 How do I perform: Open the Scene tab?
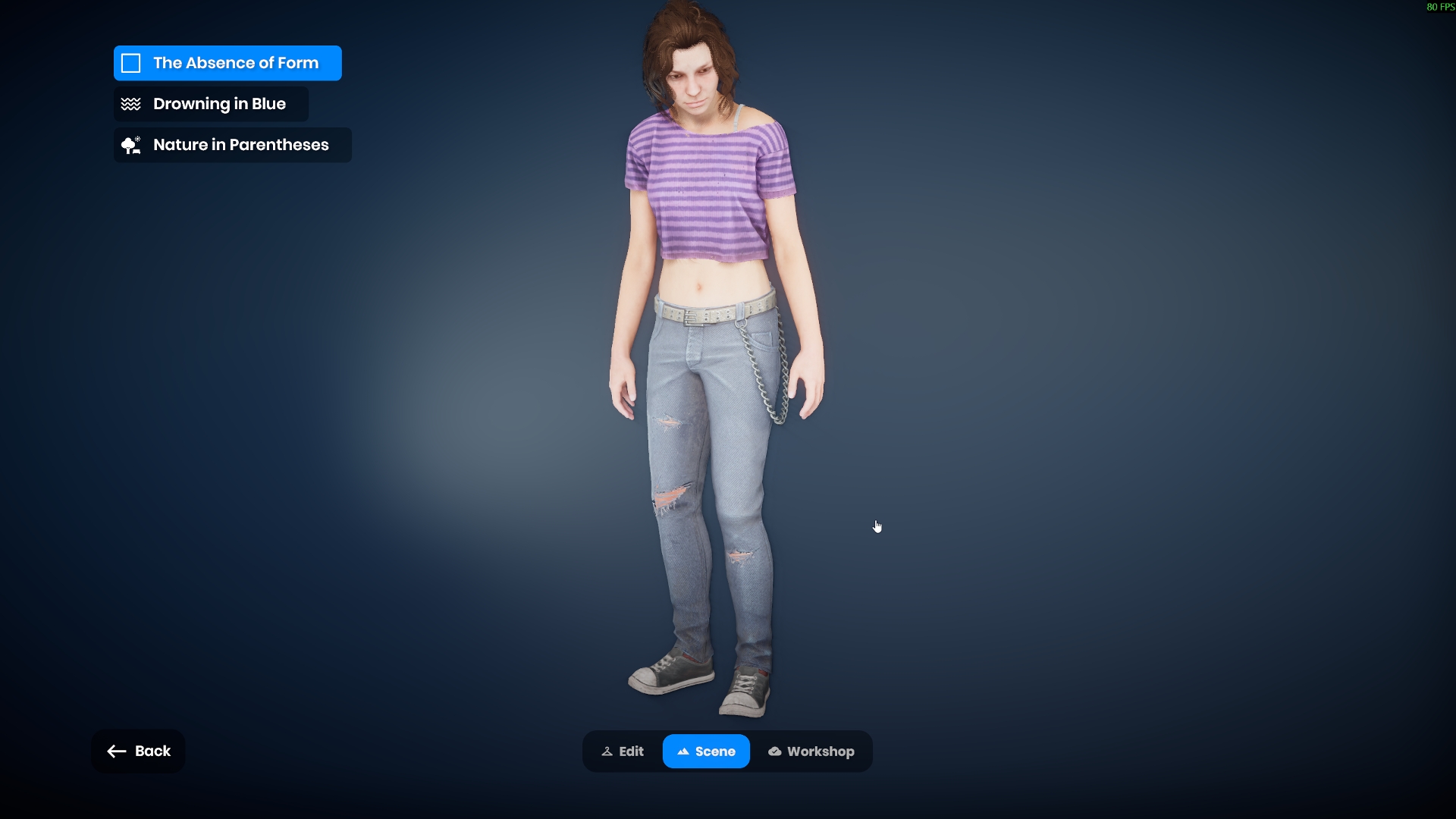click(x=706, y=752)
